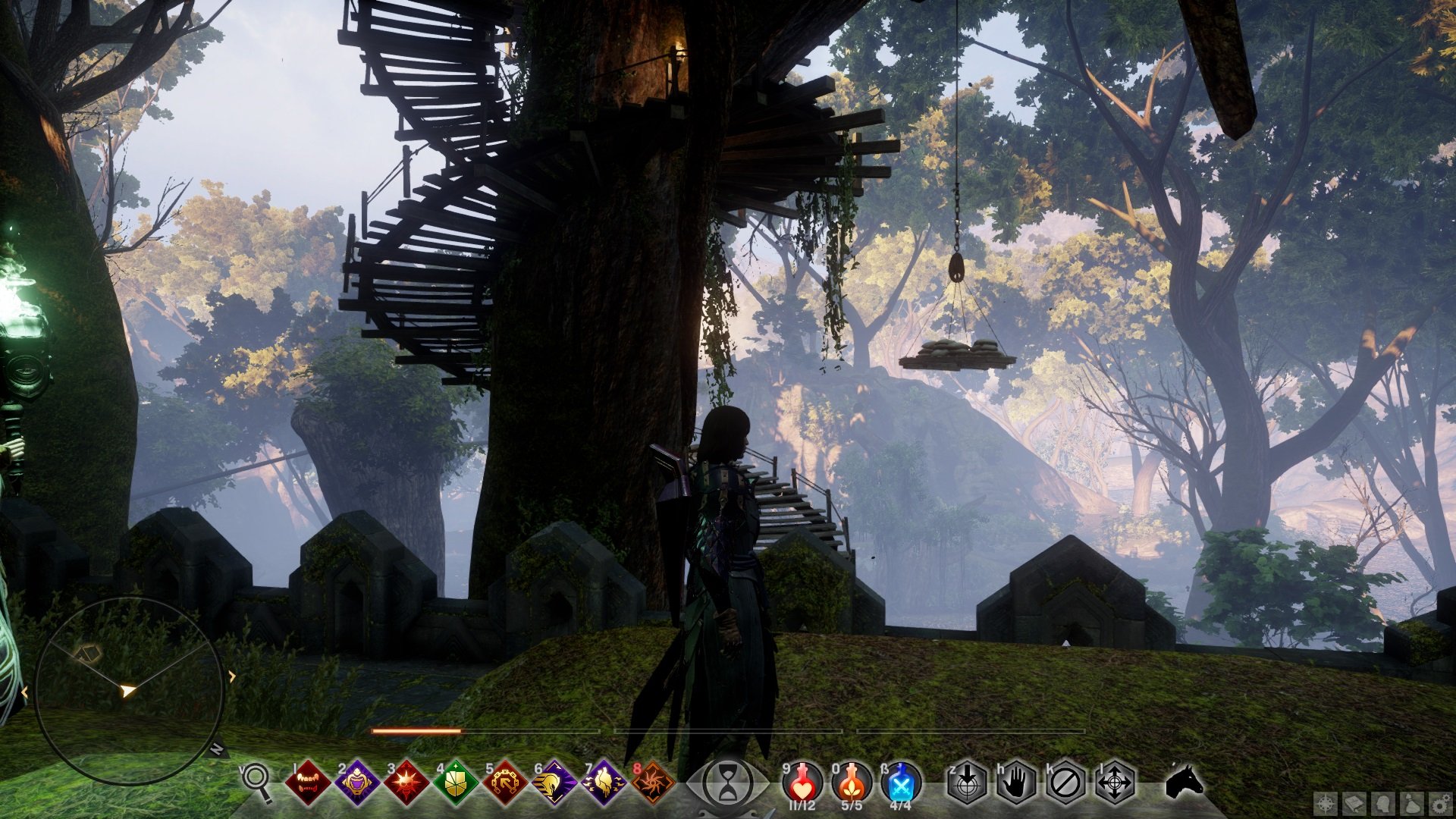Activate the green shield ability
Viewport: 1456px width, 819px height.
[456, 783]
